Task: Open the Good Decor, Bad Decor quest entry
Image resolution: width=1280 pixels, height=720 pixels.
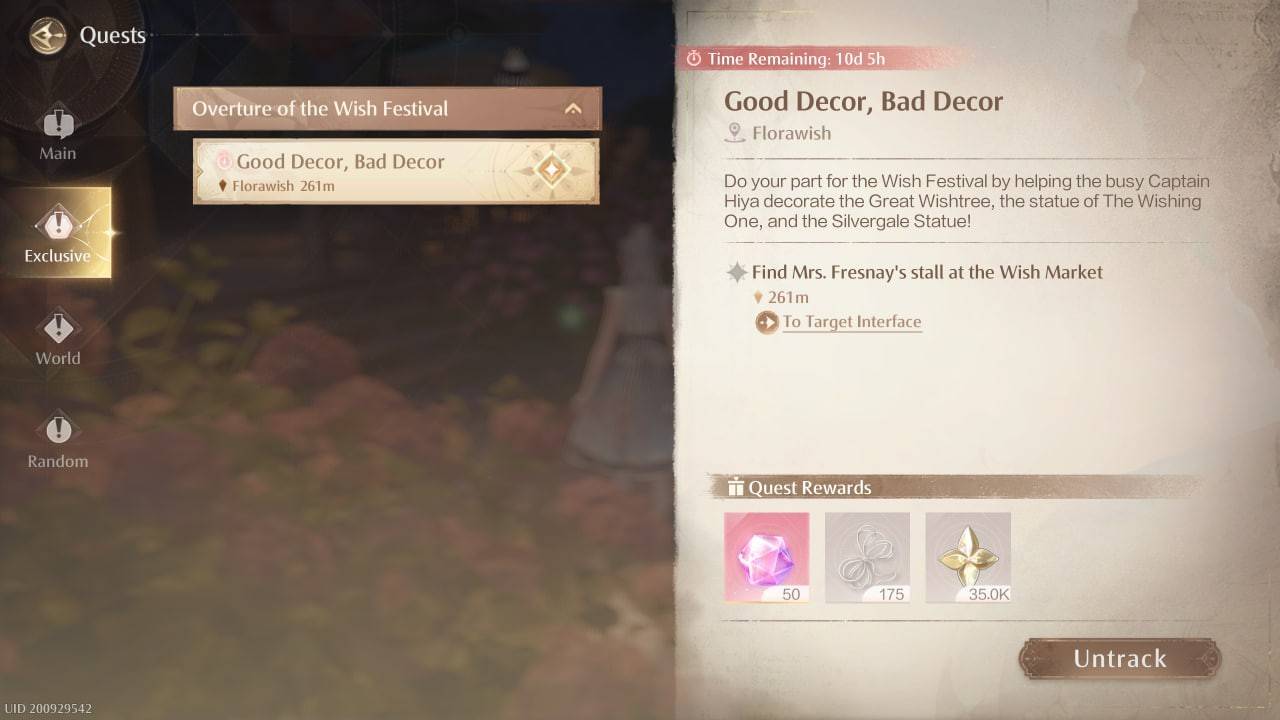Action: 370,171
